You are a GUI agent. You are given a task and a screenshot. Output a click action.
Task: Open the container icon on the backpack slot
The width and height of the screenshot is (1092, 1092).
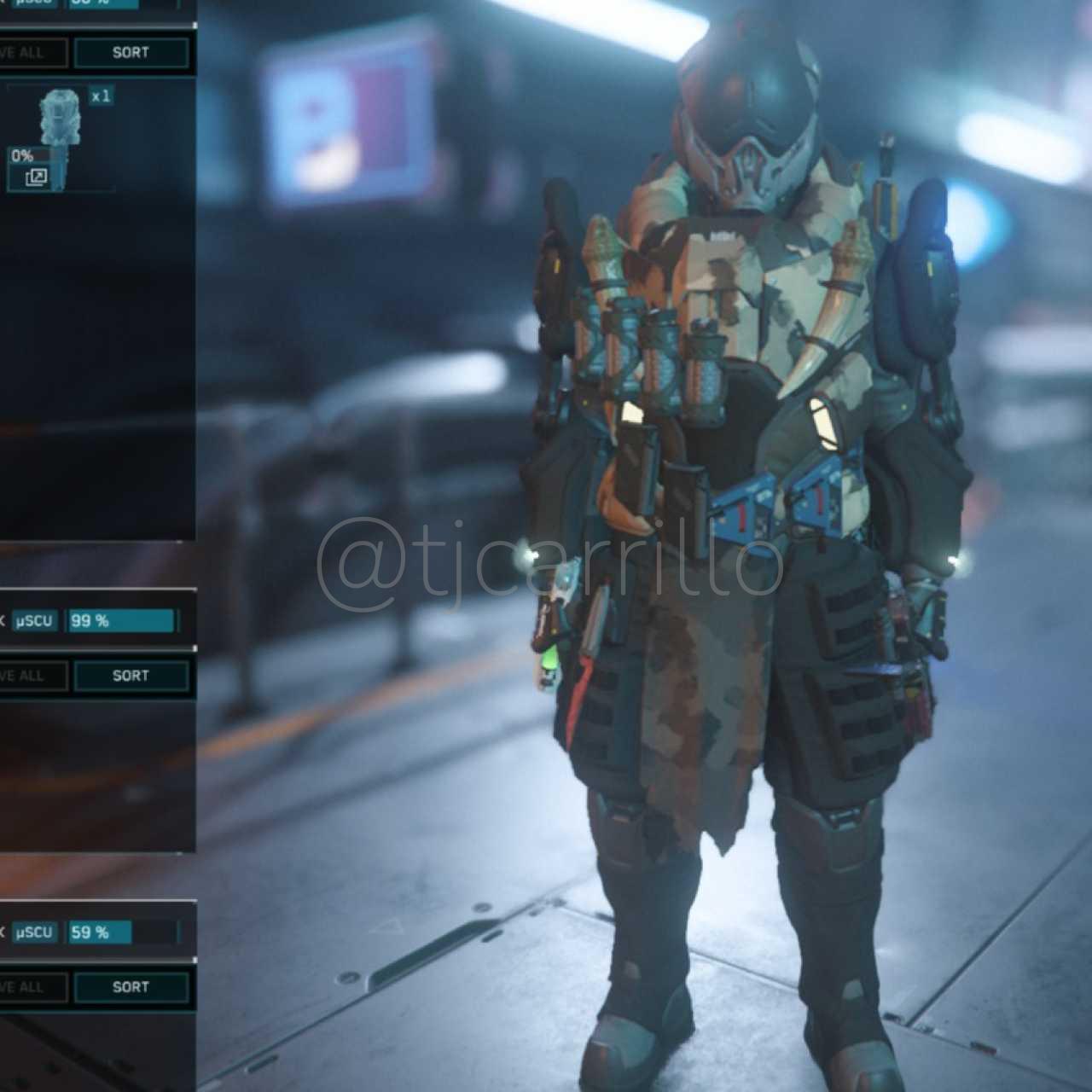[36, 177]
